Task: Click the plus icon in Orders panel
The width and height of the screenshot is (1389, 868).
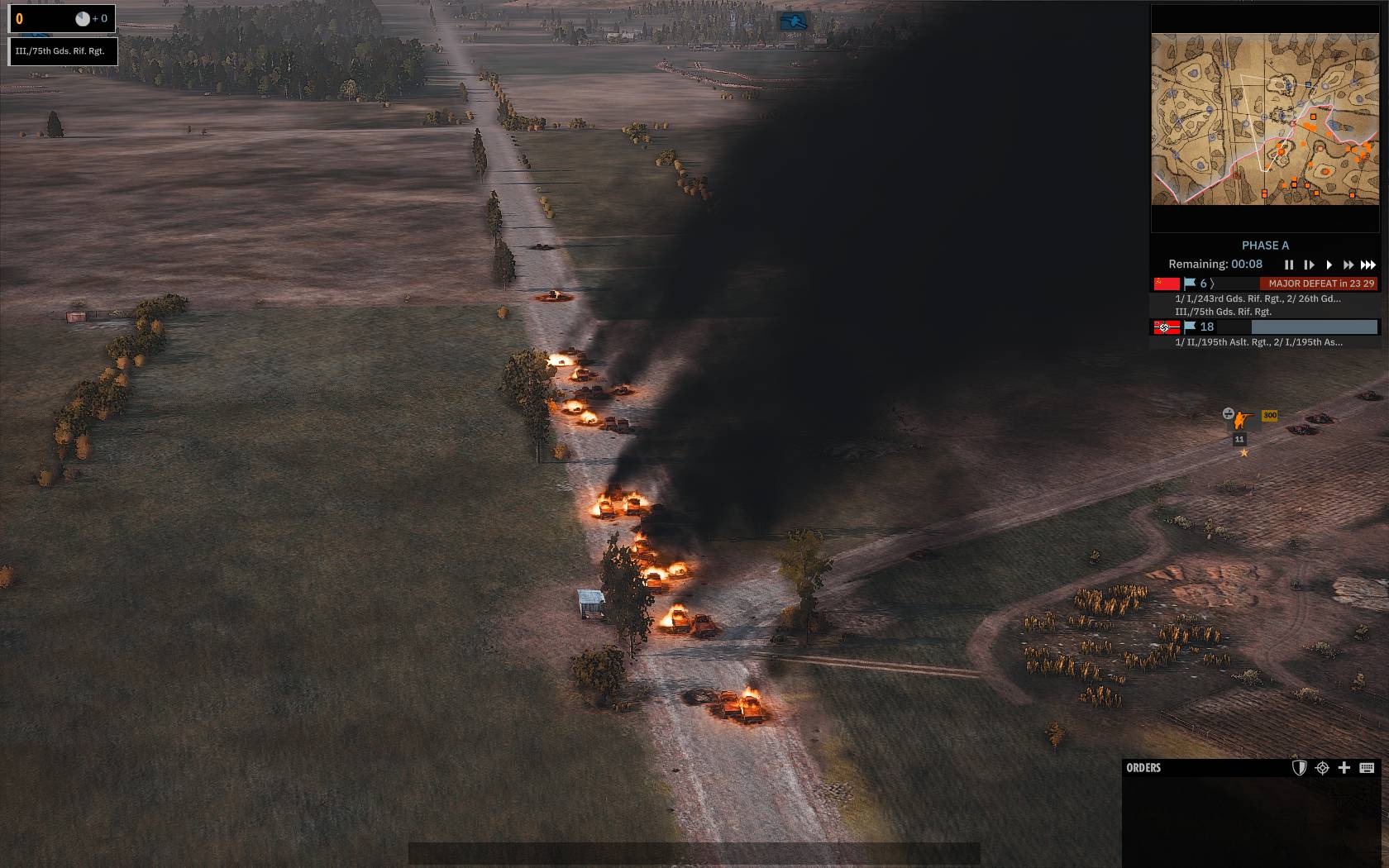Action: (1344, 768)
